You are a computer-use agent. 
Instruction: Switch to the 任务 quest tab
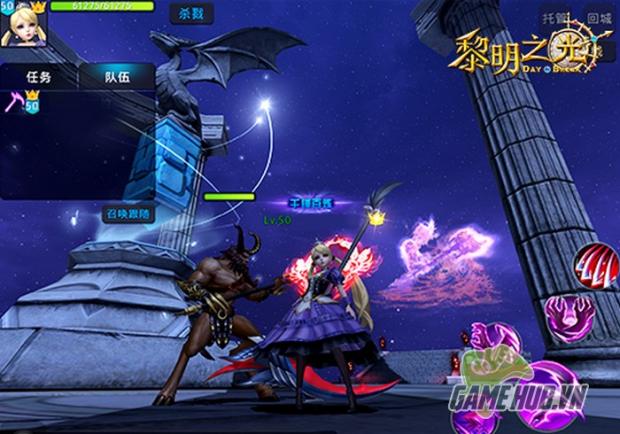(x=38, y=77)
